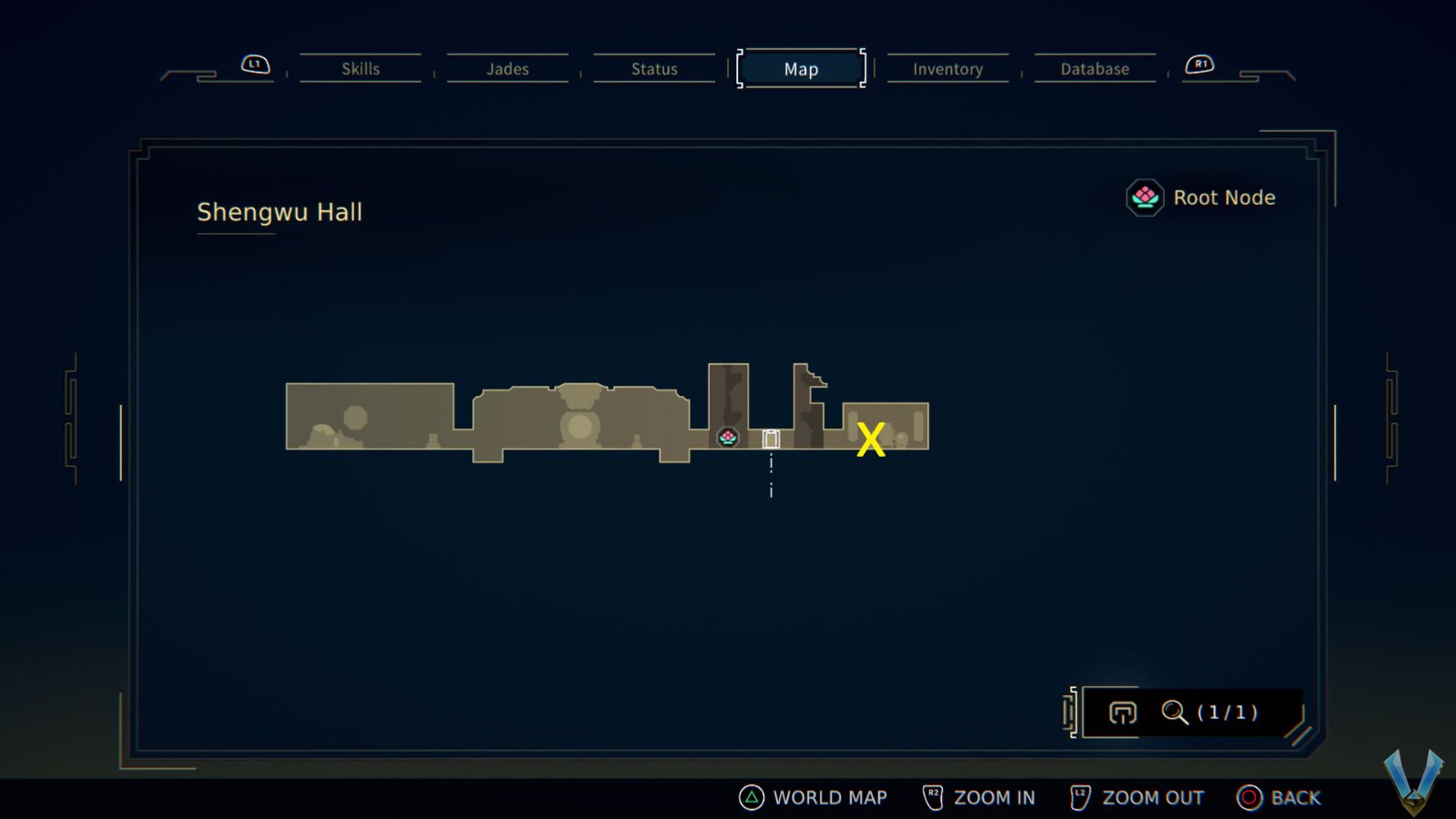Screen dimensions: 1456x819
Task: Open the Jades tab
Action: coord(508,68)
